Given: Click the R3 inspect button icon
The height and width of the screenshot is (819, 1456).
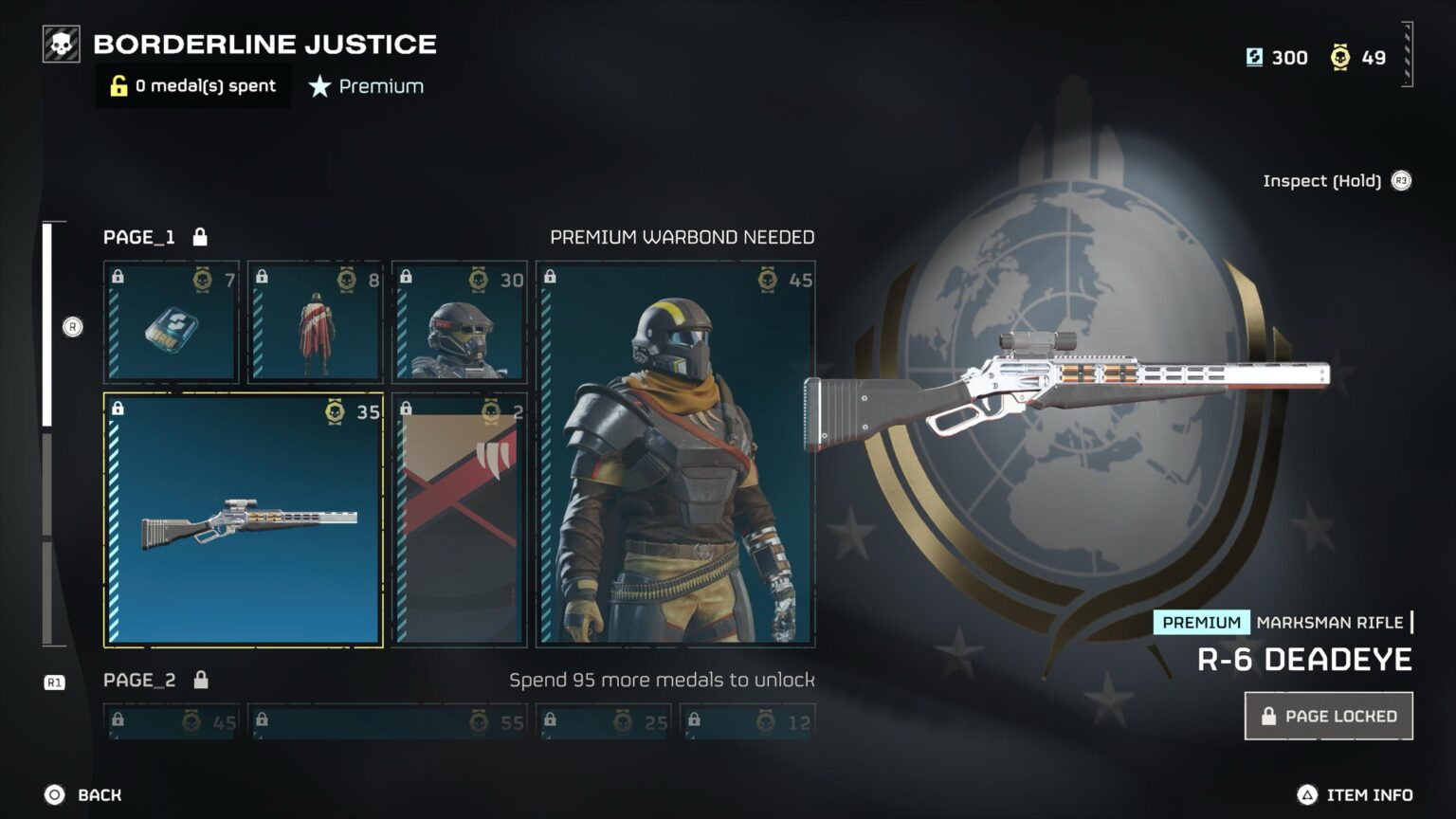Looking at the screenshot, I should click(x=1400, y=180).
